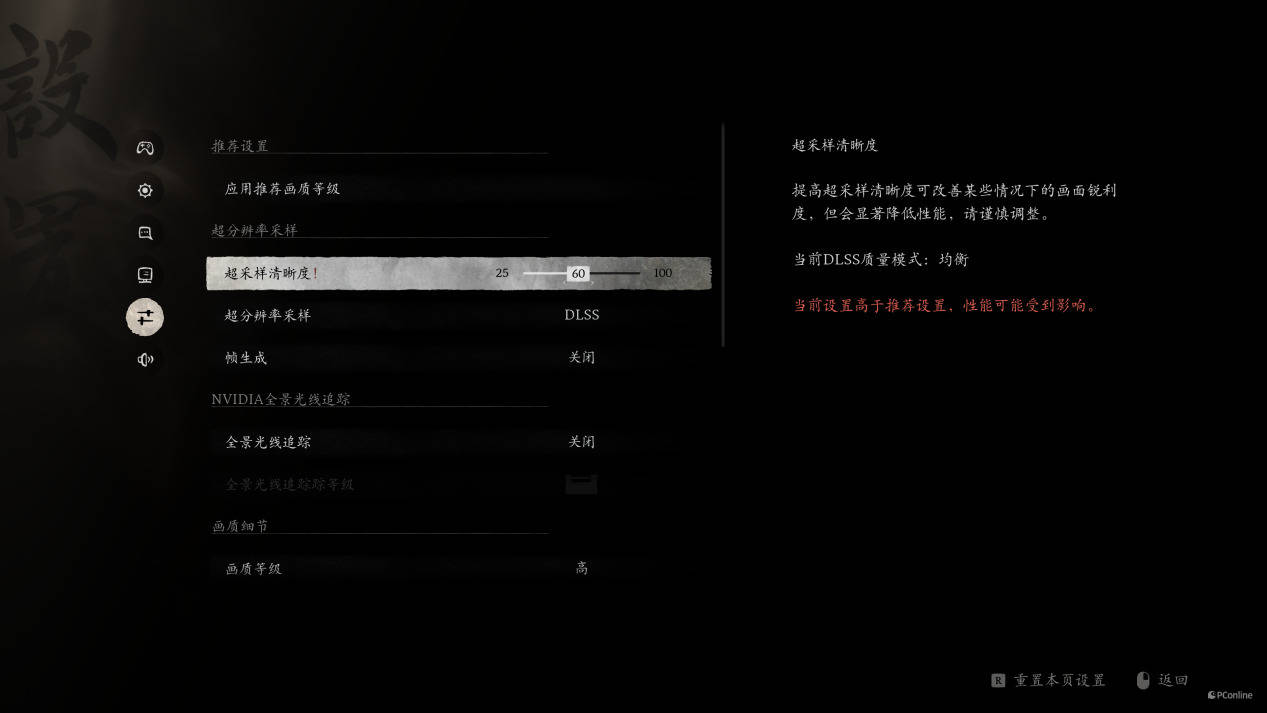Change the 超分辨率采样 DLSS option
1267x713 pixels.
(581, 315)
